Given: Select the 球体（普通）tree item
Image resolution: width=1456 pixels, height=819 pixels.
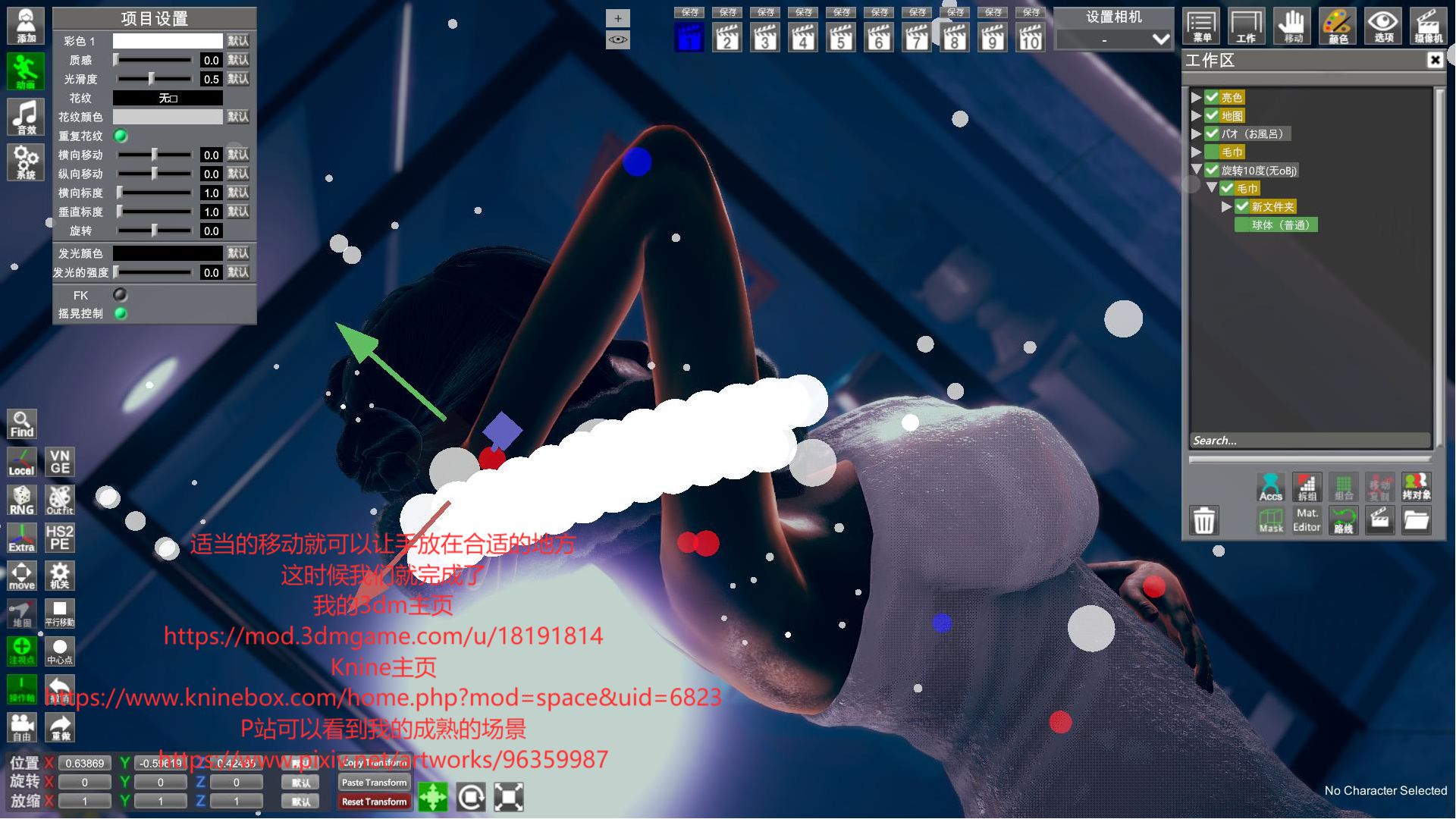Looking at the screenshot, I should point(1279,225).
